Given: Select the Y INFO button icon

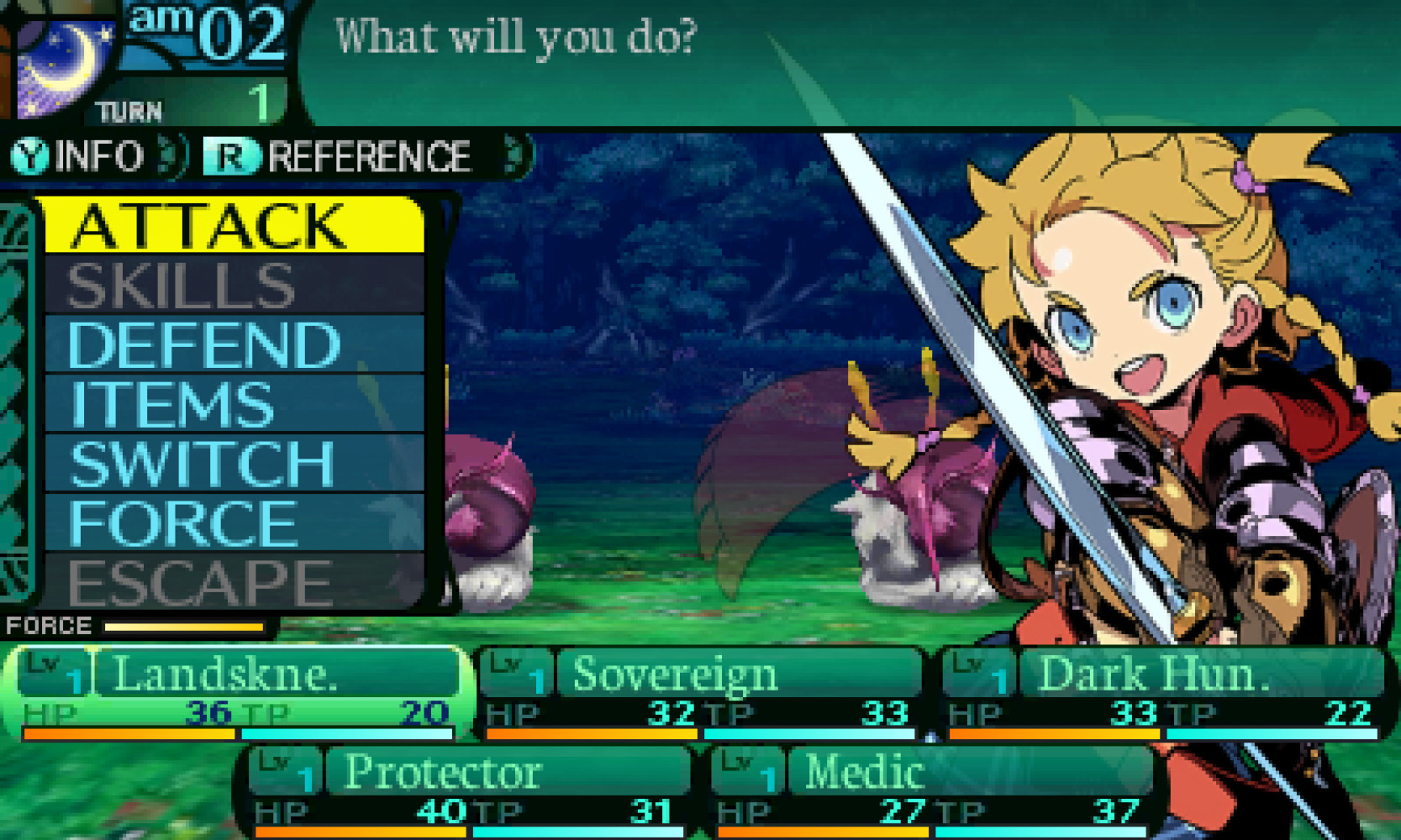Looking at the screenshot, I should pos(29,155).
